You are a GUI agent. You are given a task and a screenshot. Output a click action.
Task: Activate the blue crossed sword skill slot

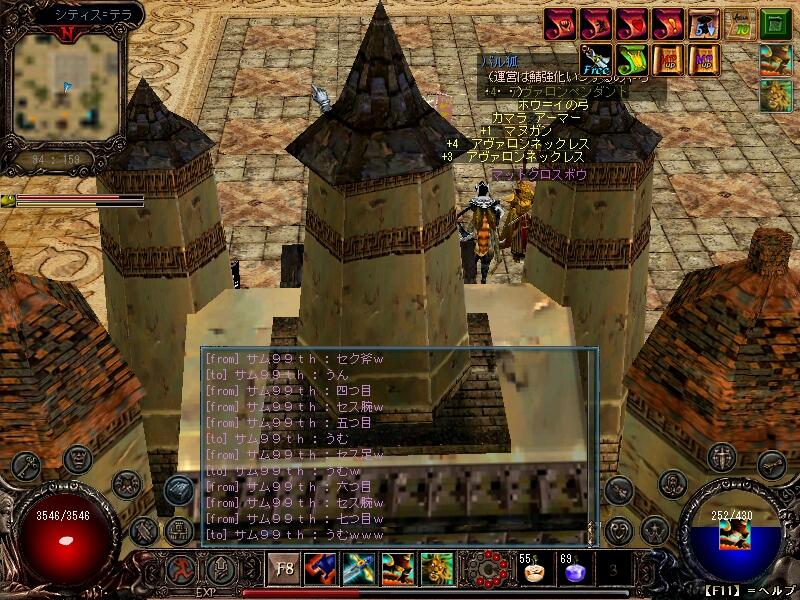358,570
